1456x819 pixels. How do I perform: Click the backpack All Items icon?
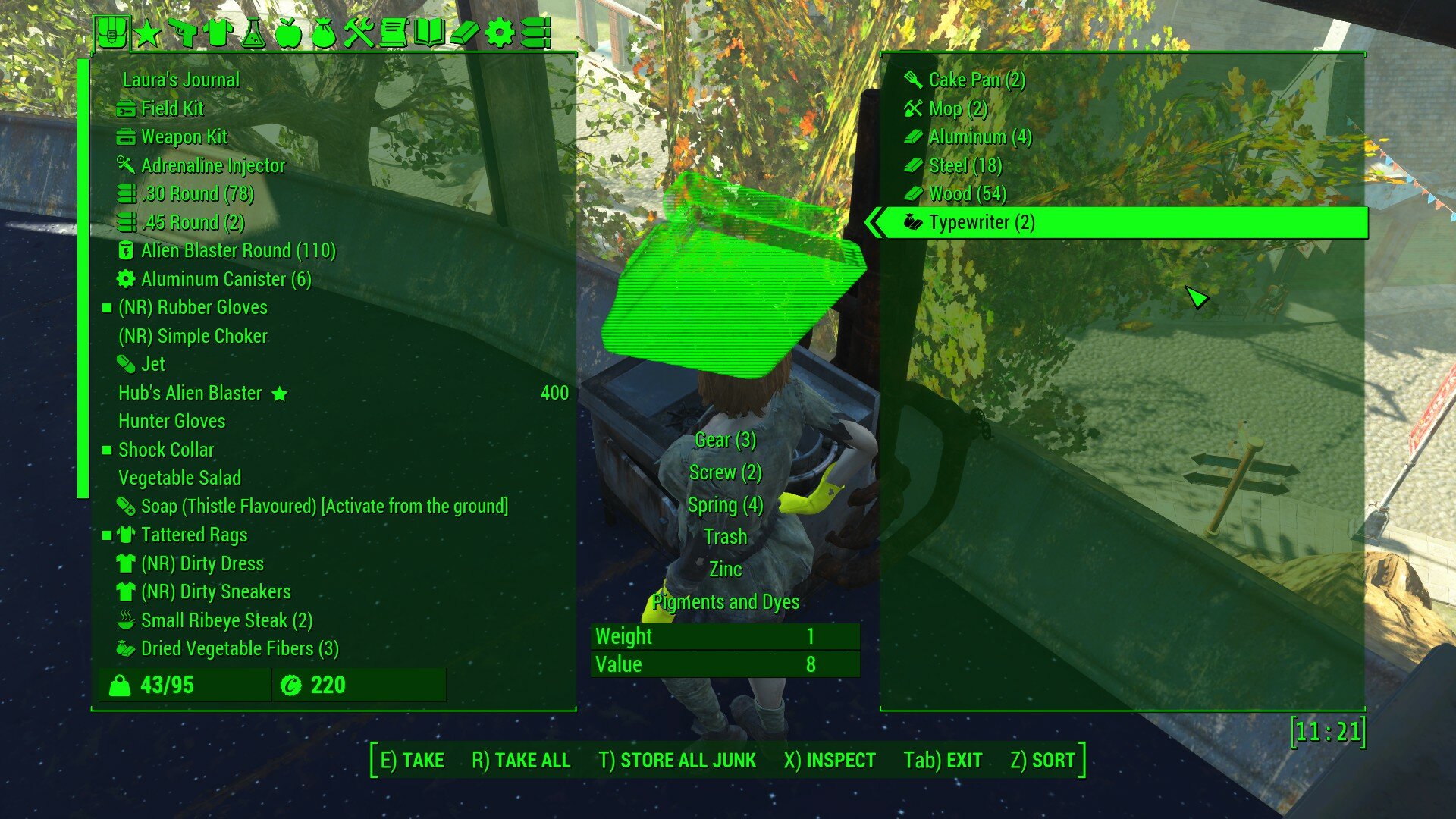(112, 32)
